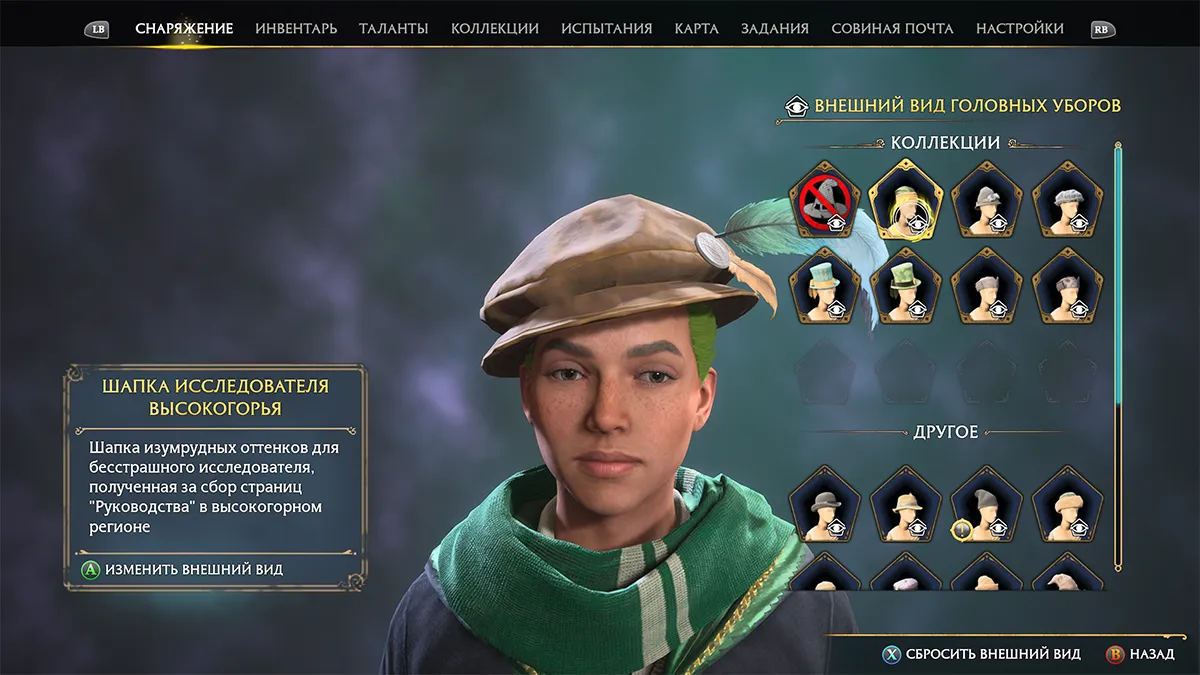Viewport: 1200px width, 675px height.
Task: Open the Совиная почта tab
Action: (x=893, y=29)
